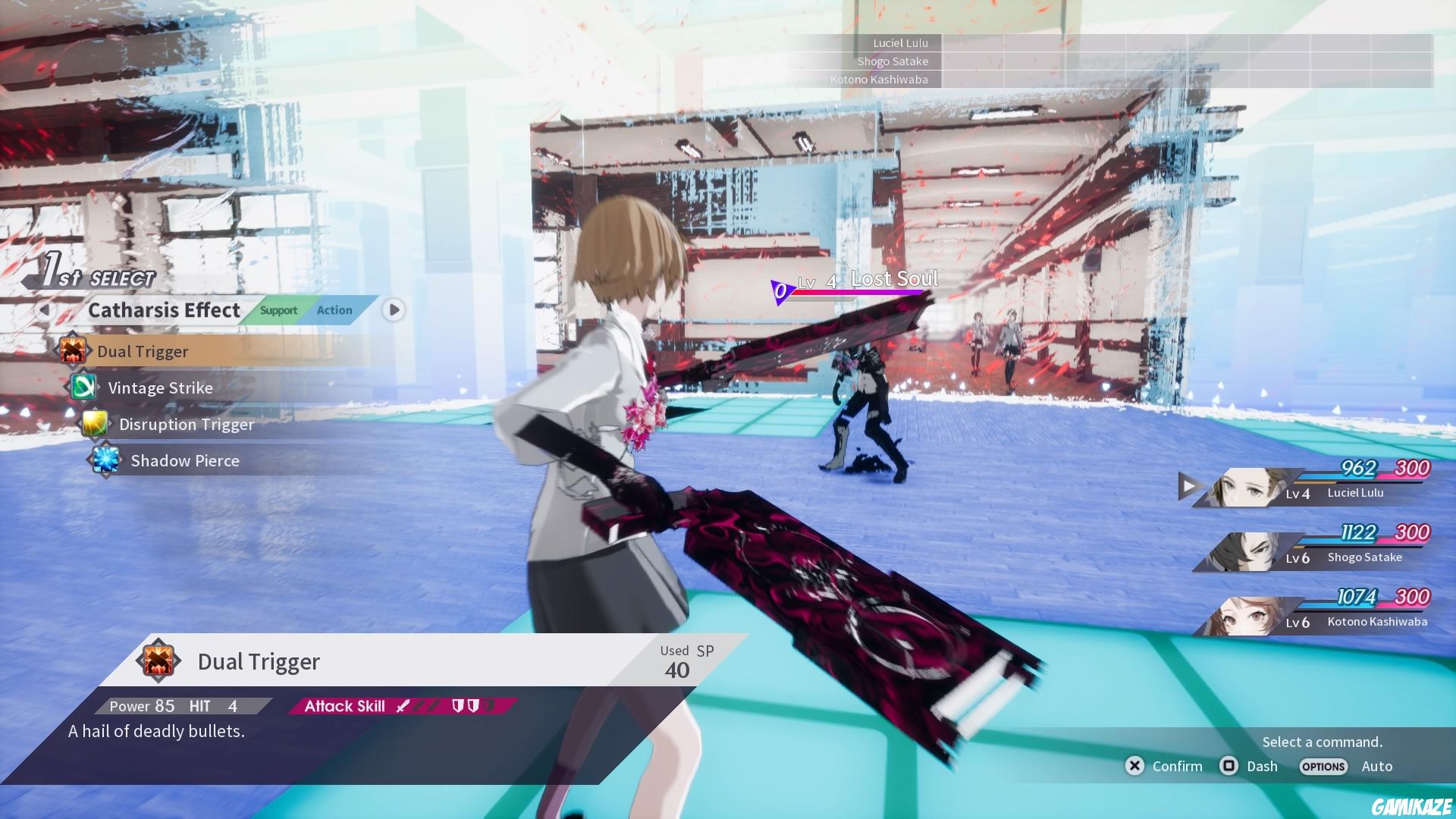This screenshot has width=1456, height=819.
Task: Open the previous menu arrow beside Catharsis Effect
Action: coord(45,310)
